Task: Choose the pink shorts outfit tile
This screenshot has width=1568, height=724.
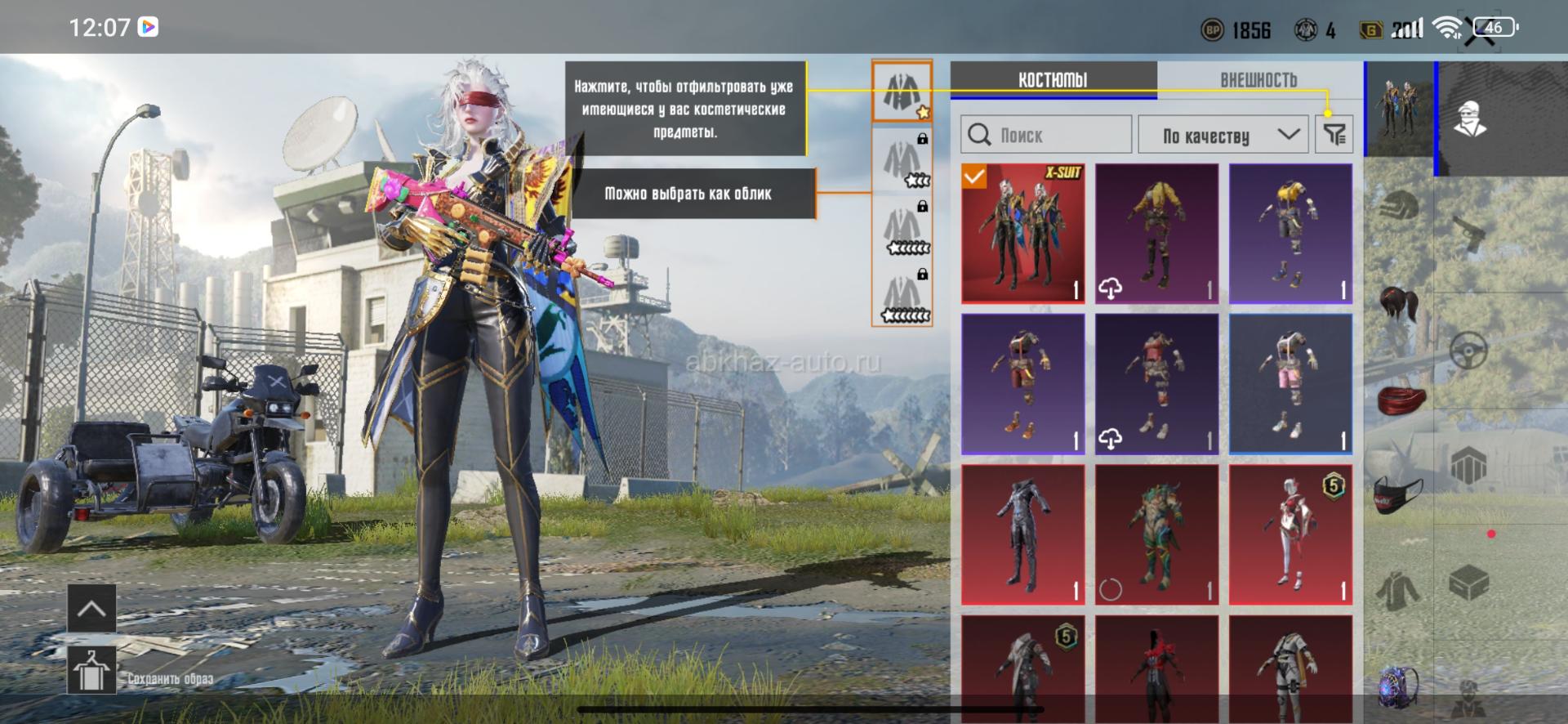Action: pos(1290,383)
